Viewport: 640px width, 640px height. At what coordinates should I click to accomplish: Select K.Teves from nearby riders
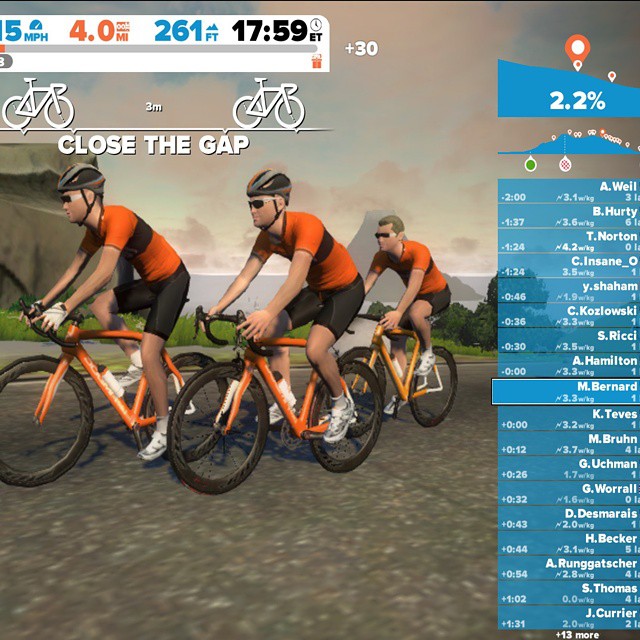pos(568,419)
